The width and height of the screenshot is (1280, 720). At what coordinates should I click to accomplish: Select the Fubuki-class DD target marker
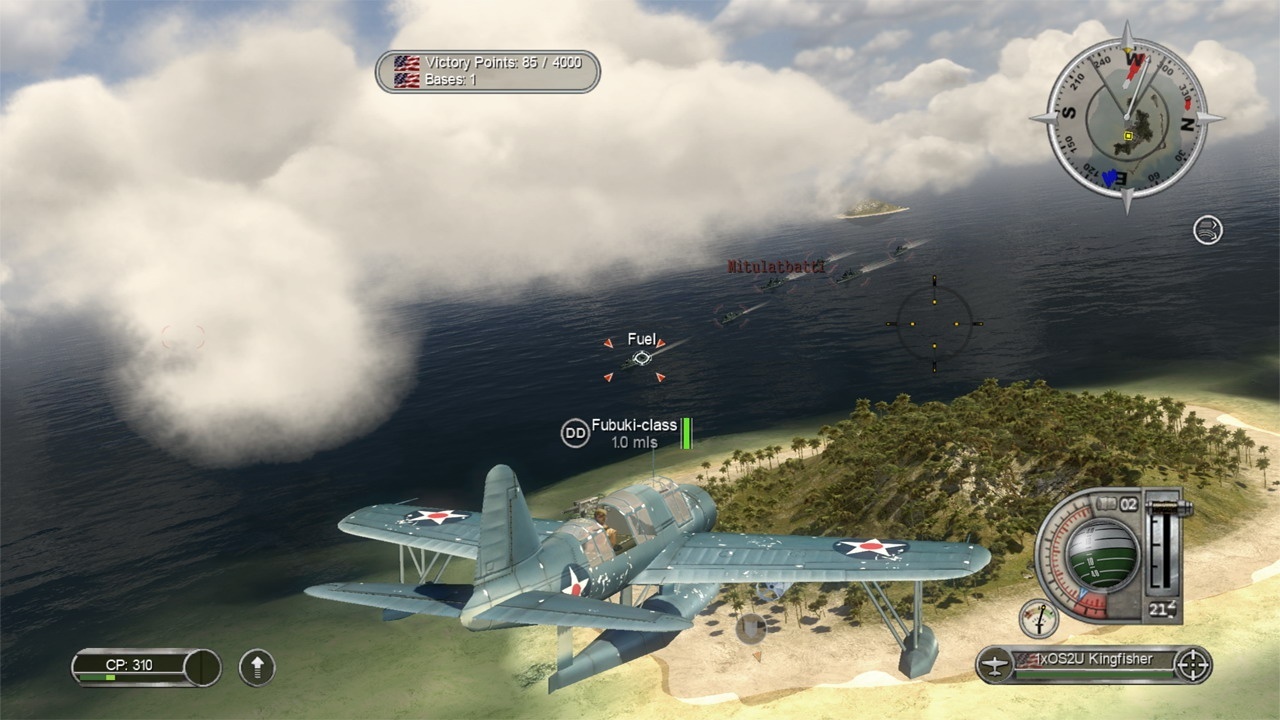coord(575,432)
